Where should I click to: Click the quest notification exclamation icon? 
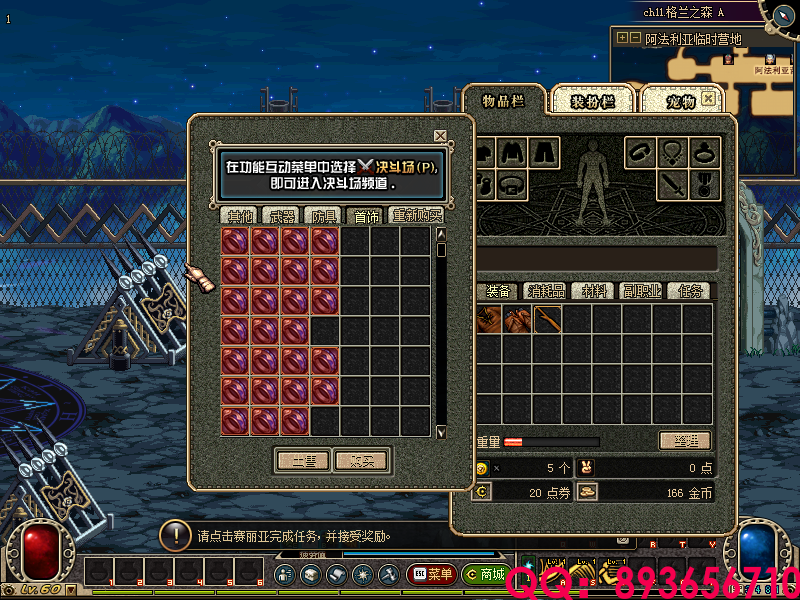pyautogui.click(x=177, y=535)
